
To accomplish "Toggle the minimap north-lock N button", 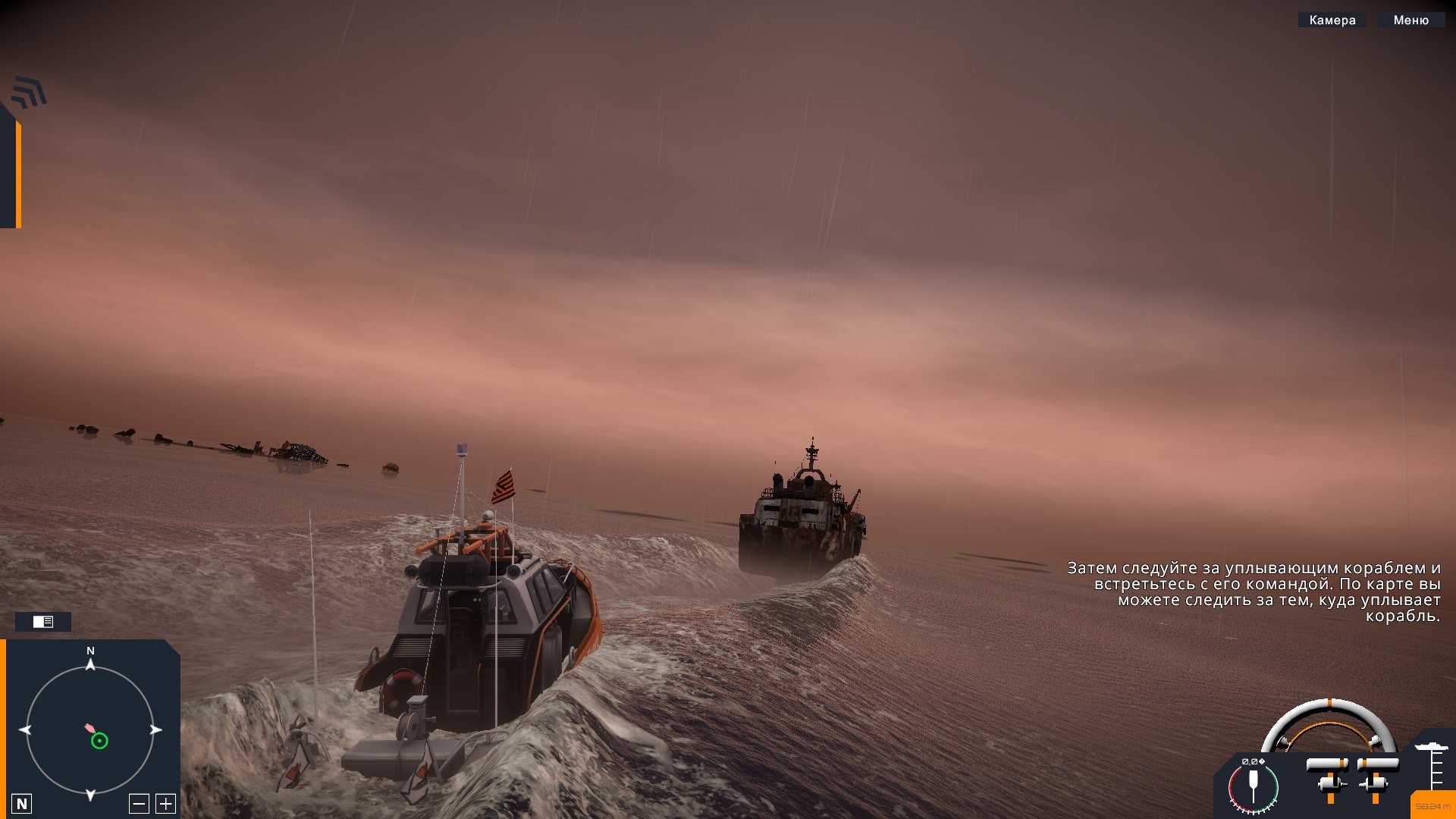I will point(22,804).
